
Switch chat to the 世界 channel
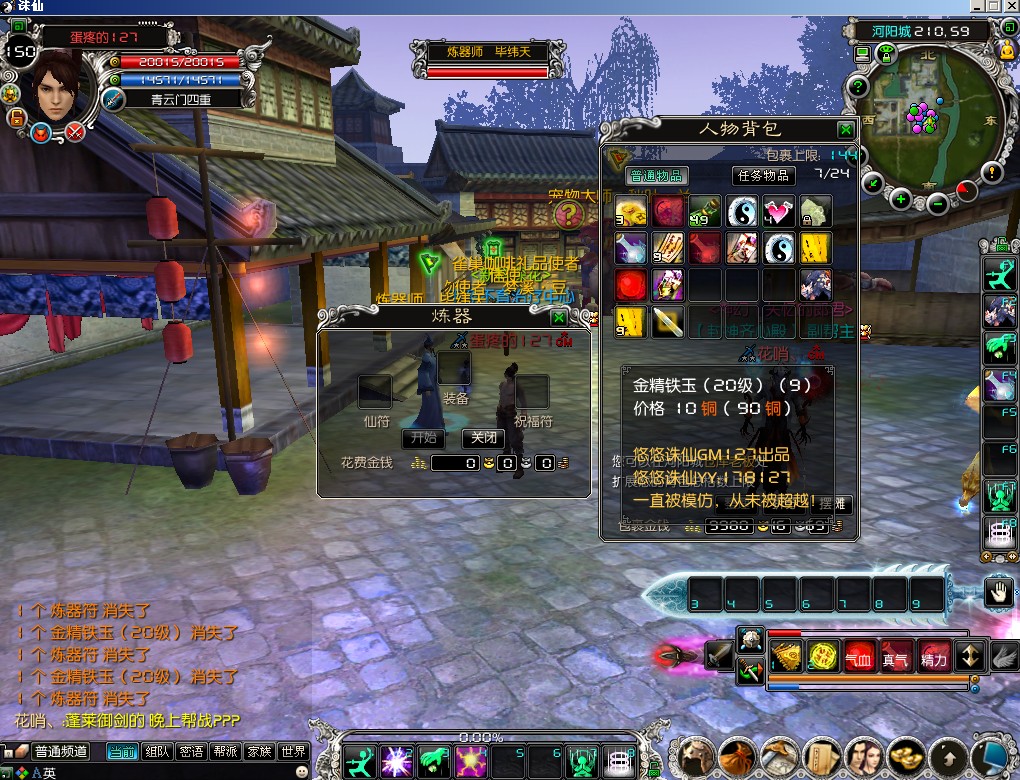pos(292,752)
